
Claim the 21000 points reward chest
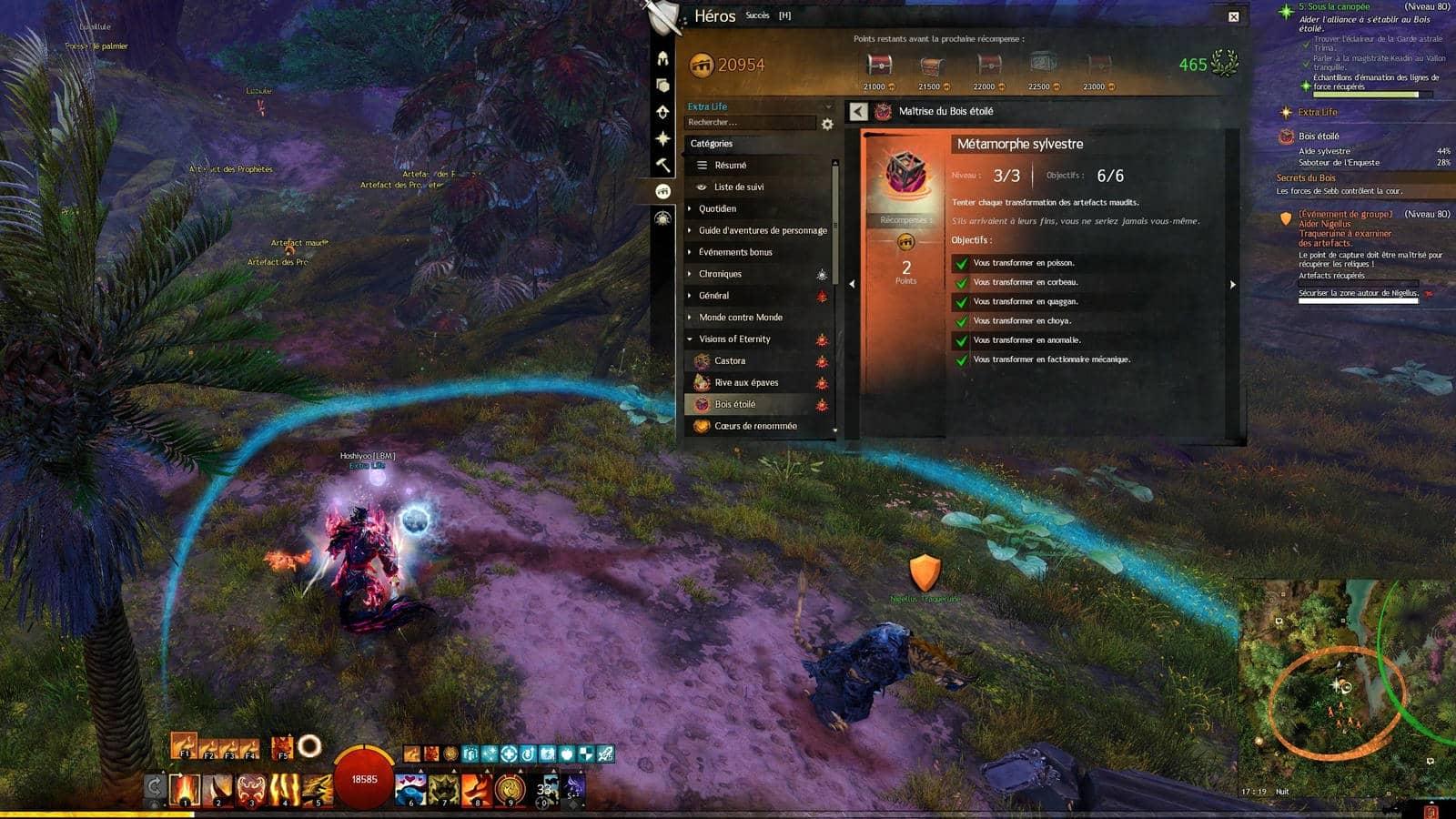point(879,66)
